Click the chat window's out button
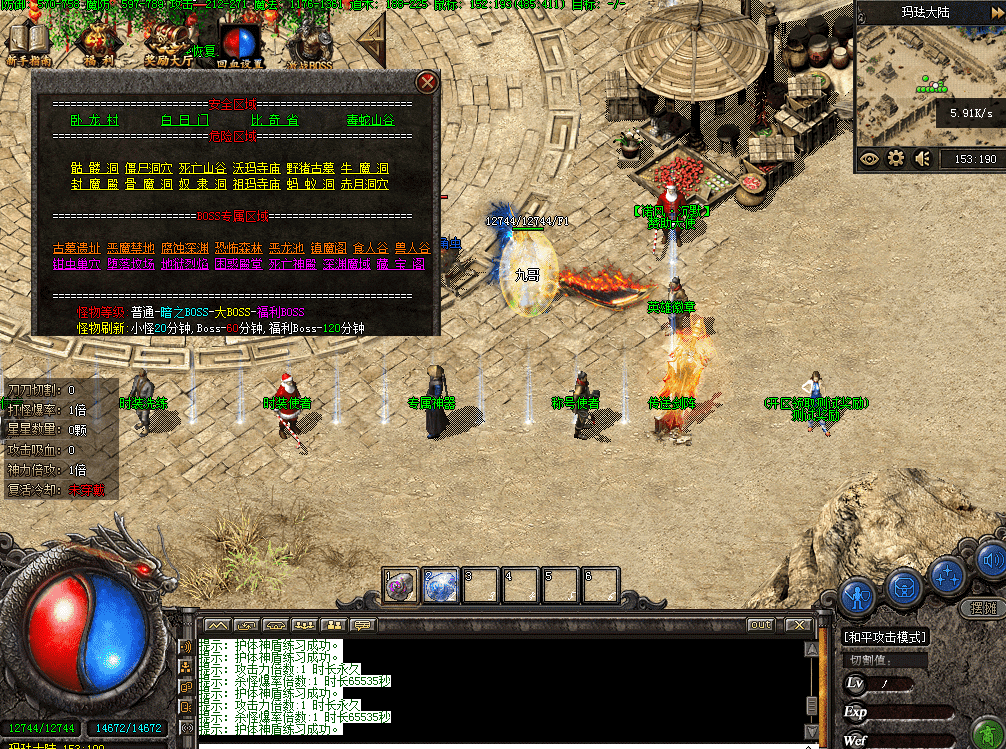 pos(761,625)
